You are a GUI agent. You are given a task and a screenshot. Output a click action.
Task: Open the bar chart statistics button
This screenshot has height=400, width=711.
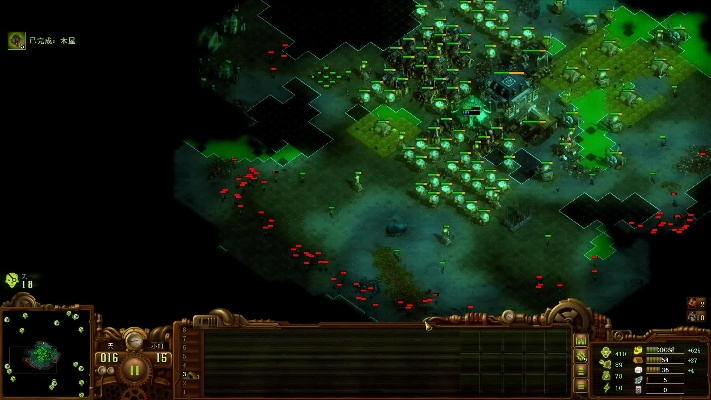pos(581,340)
